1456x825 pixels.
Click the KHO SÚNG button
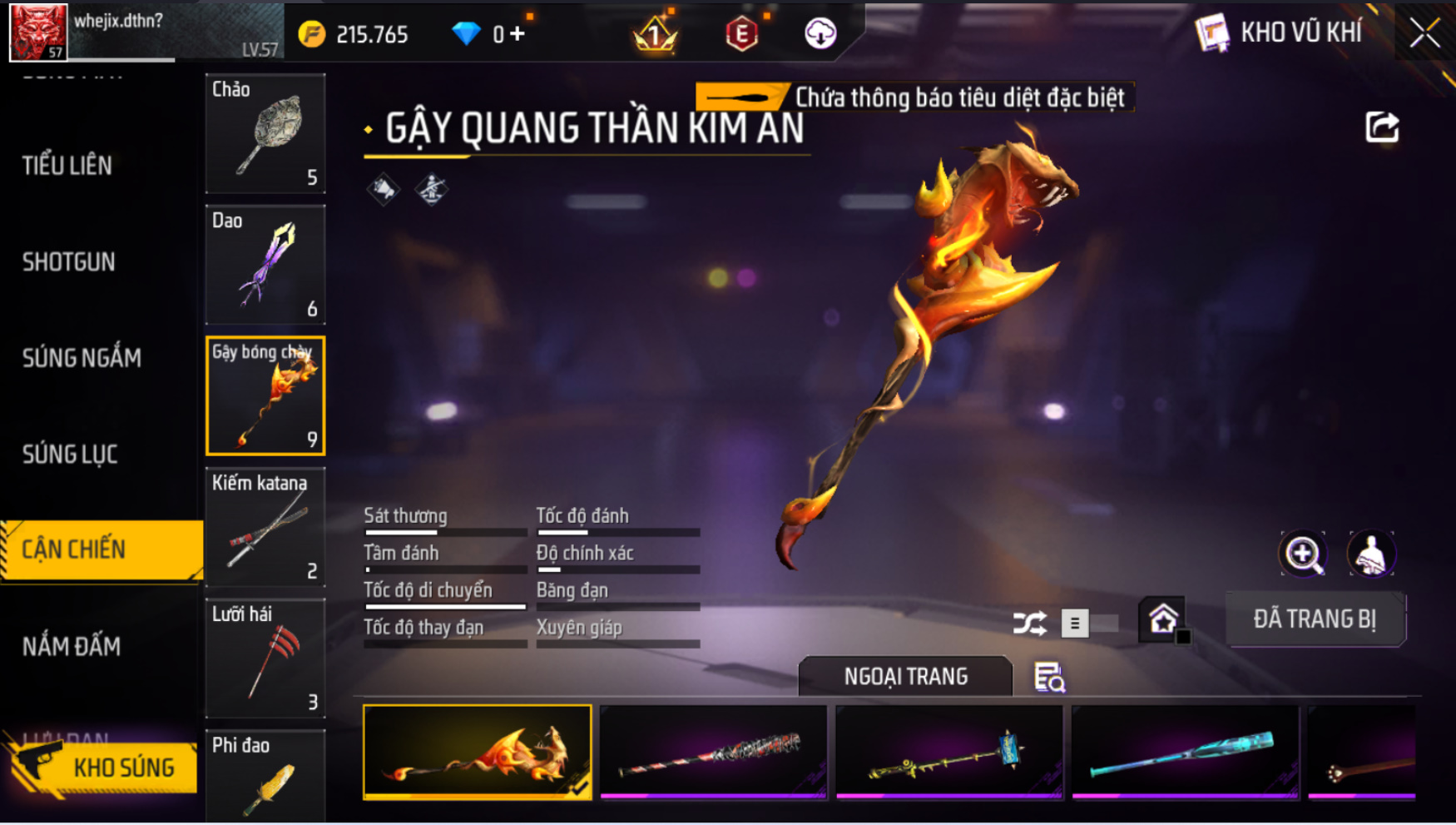(104, 767)
